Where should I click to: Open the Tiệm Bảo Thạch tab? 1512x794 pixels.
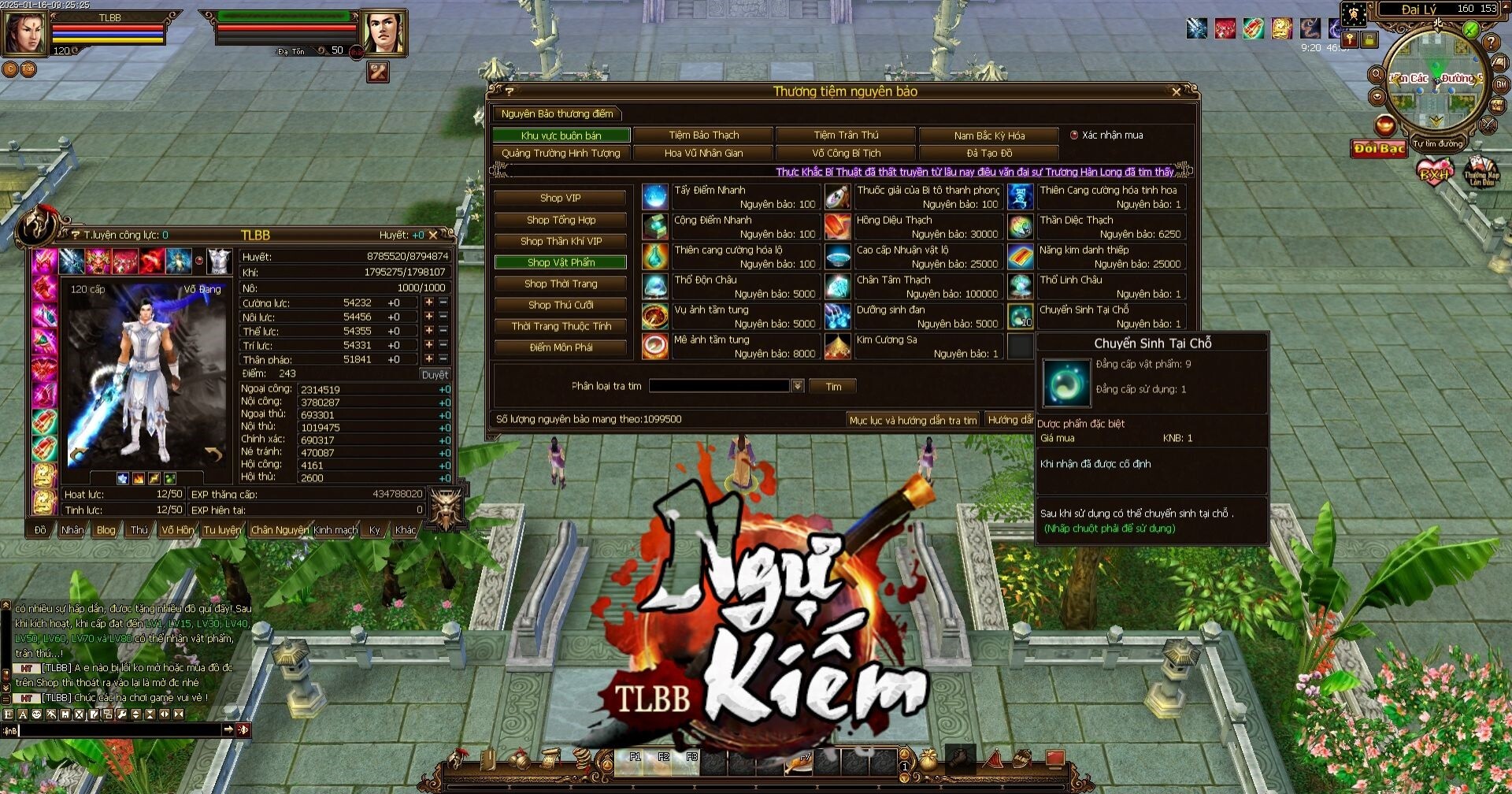[703, 135]
